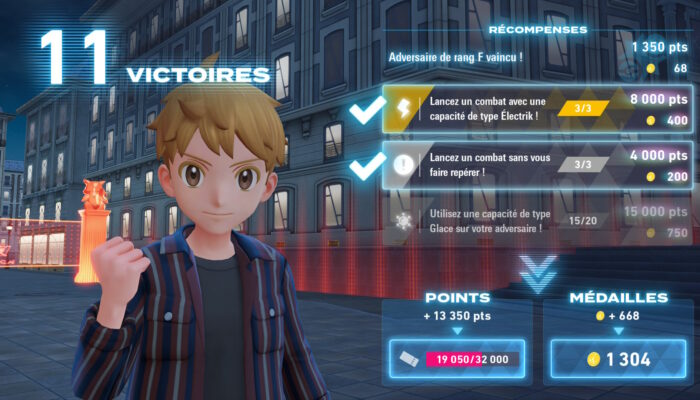Click the double chevron down arrow
Image resolution: width=700 pixels, height=400 pixels.
[537, 273]
